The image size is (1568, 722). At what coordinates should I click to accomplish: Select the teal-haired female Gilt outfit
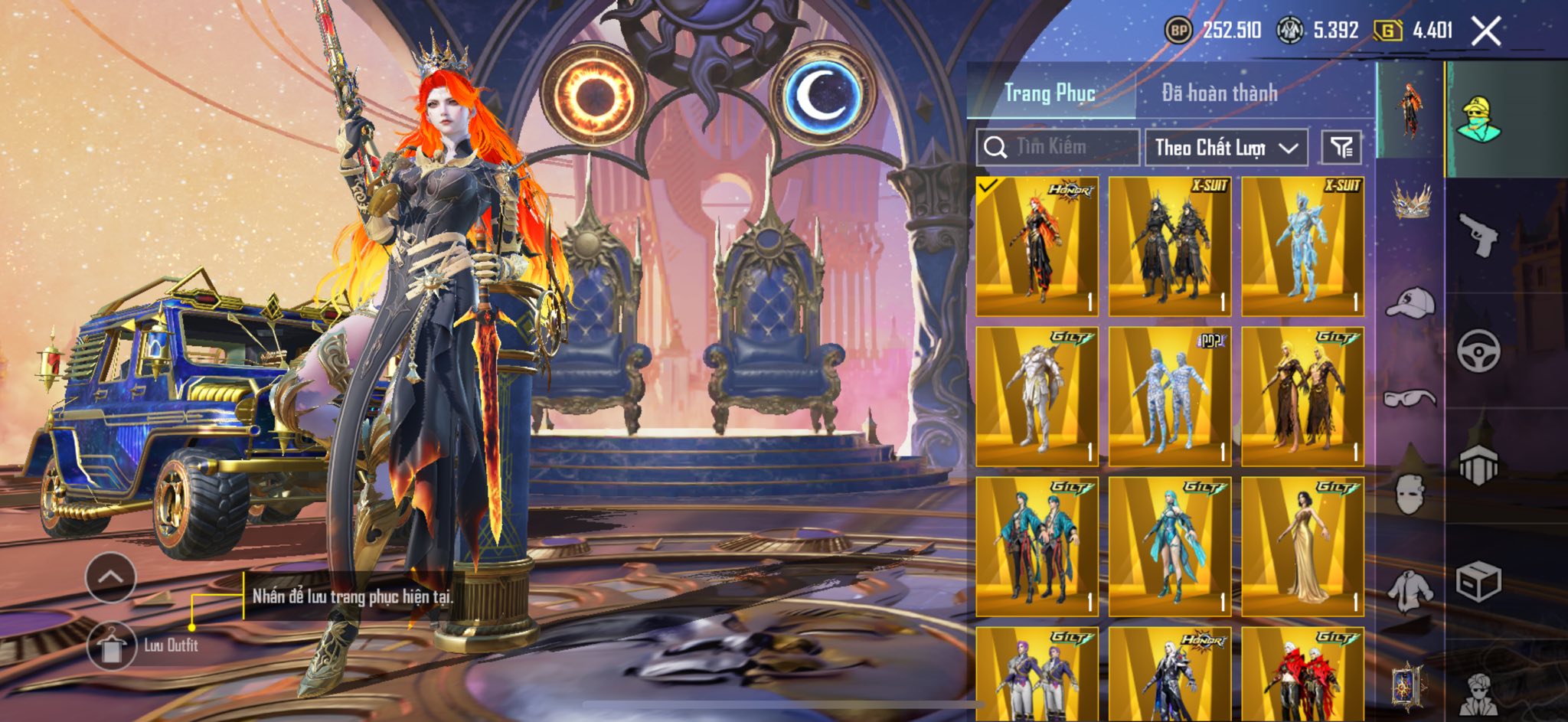coord(1170,546)
